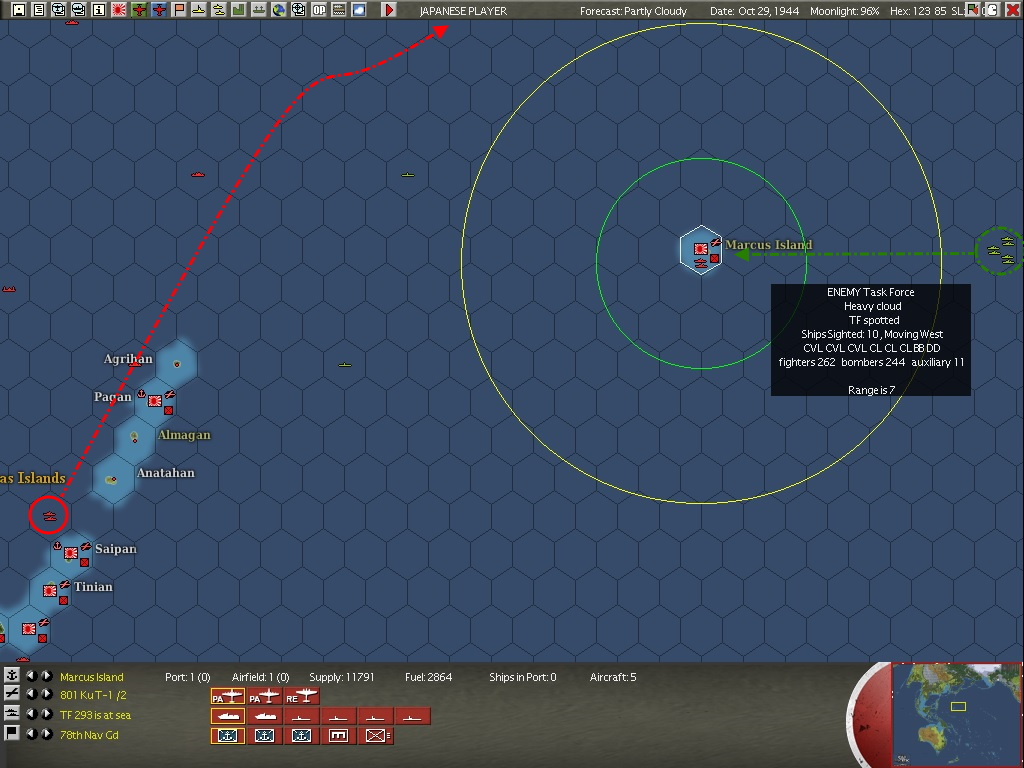Select the 801 Ku T-1 /2 air unit

click(94, 696)
